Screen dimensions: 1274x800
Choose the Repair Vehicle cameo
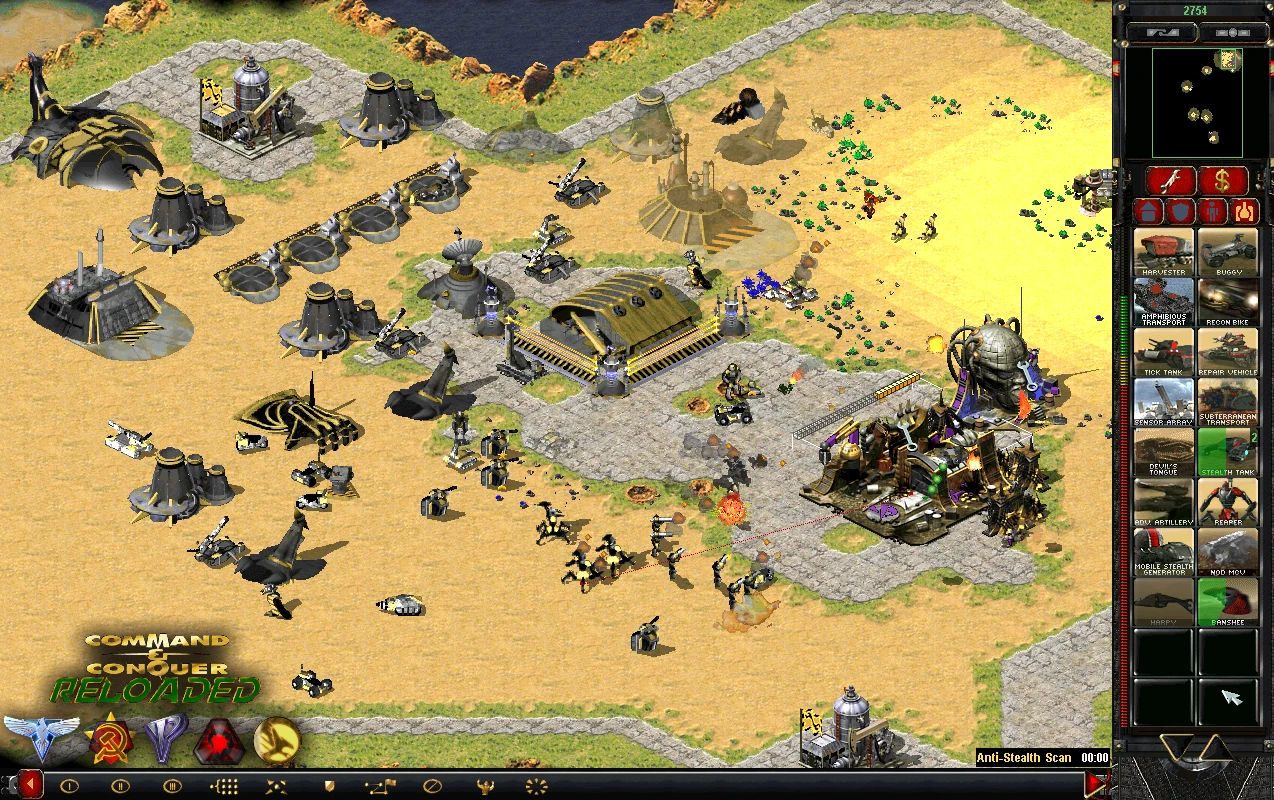tap(1228, 352)
